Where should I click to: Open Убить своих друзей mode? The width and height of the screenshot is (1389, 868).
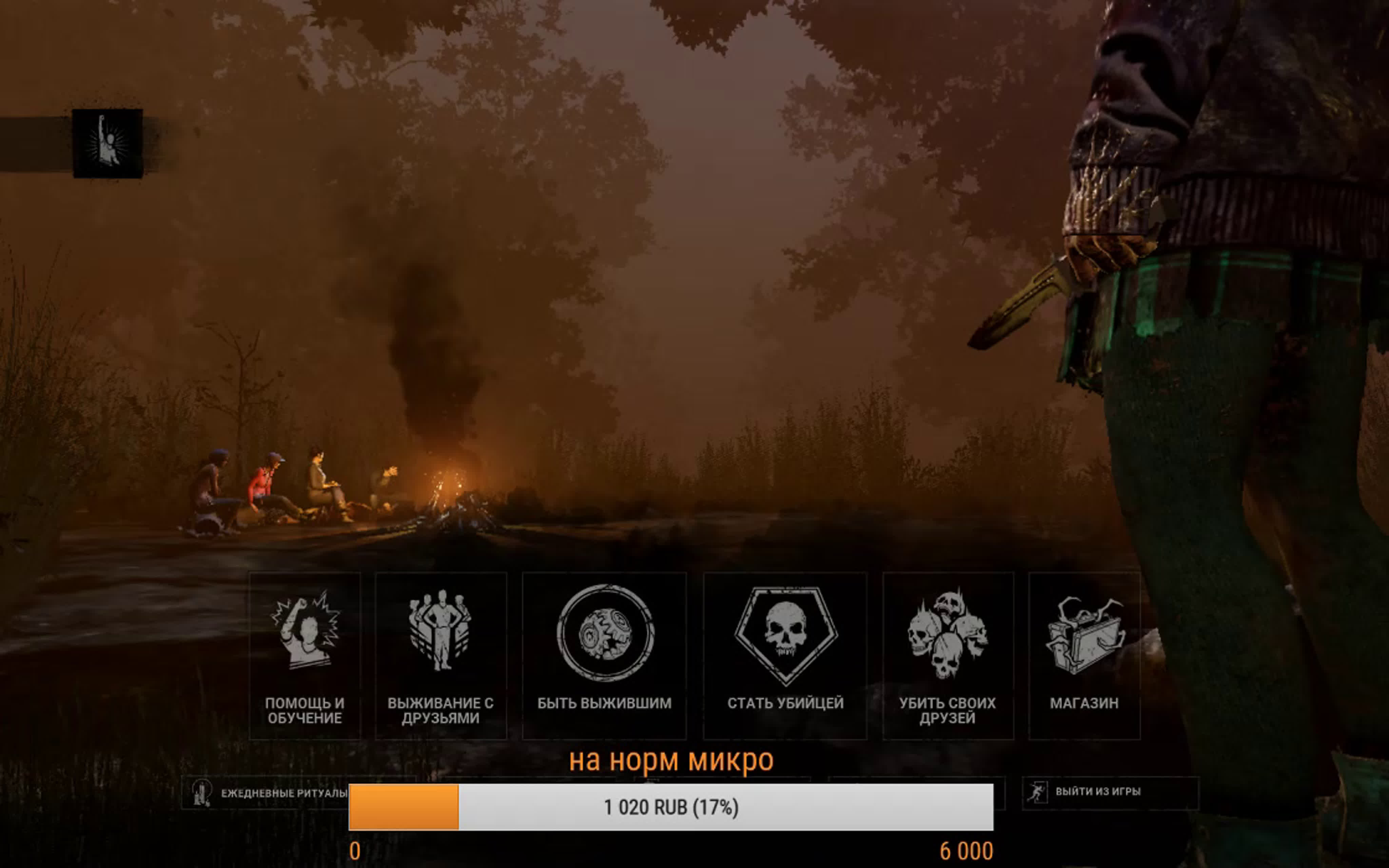pyautogui.click(x=947, y=656)
